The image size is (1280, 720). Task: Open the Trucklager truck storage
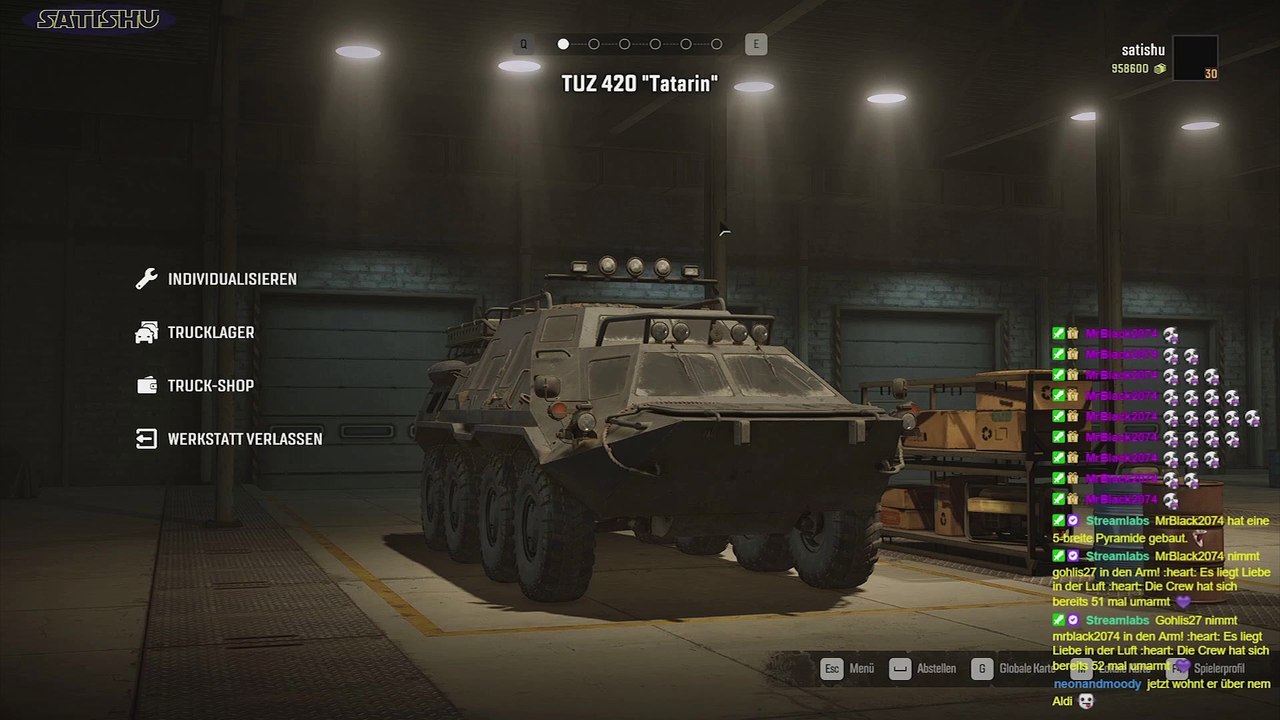(210, 332)
